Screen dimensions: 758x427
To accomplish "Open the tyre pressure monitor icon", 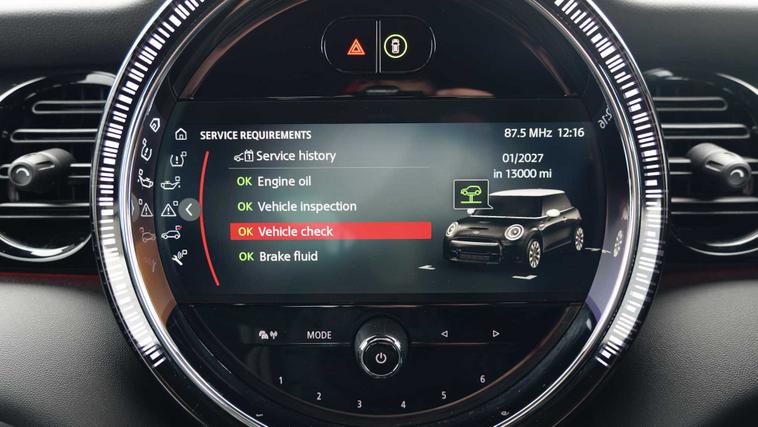I will (178, 159).
